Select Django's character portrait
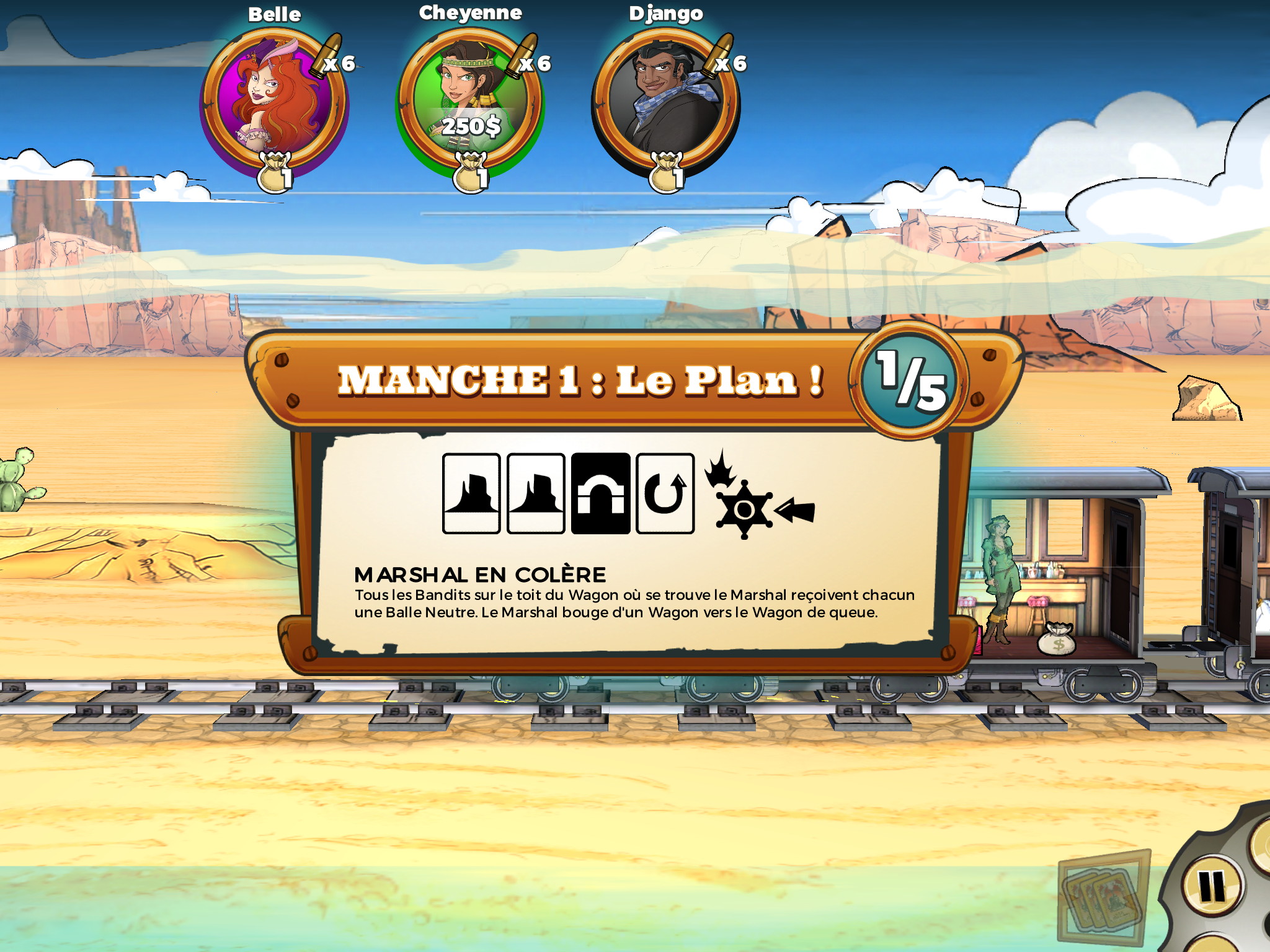This screenshot has height=952, width=1270. pyautogui.click(x=665, y=101)
